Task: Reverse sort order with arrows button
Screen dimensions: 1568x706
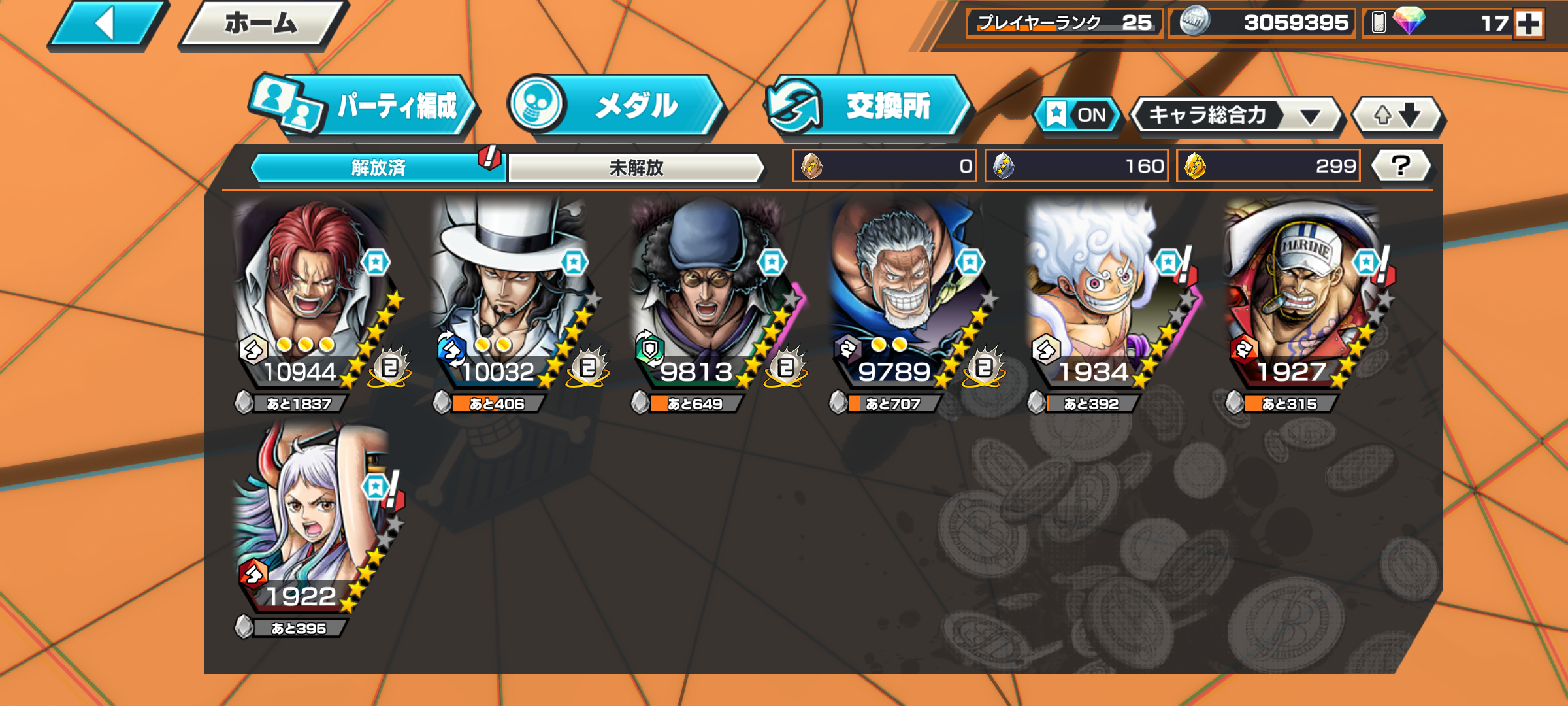Action: point(1397,116)
